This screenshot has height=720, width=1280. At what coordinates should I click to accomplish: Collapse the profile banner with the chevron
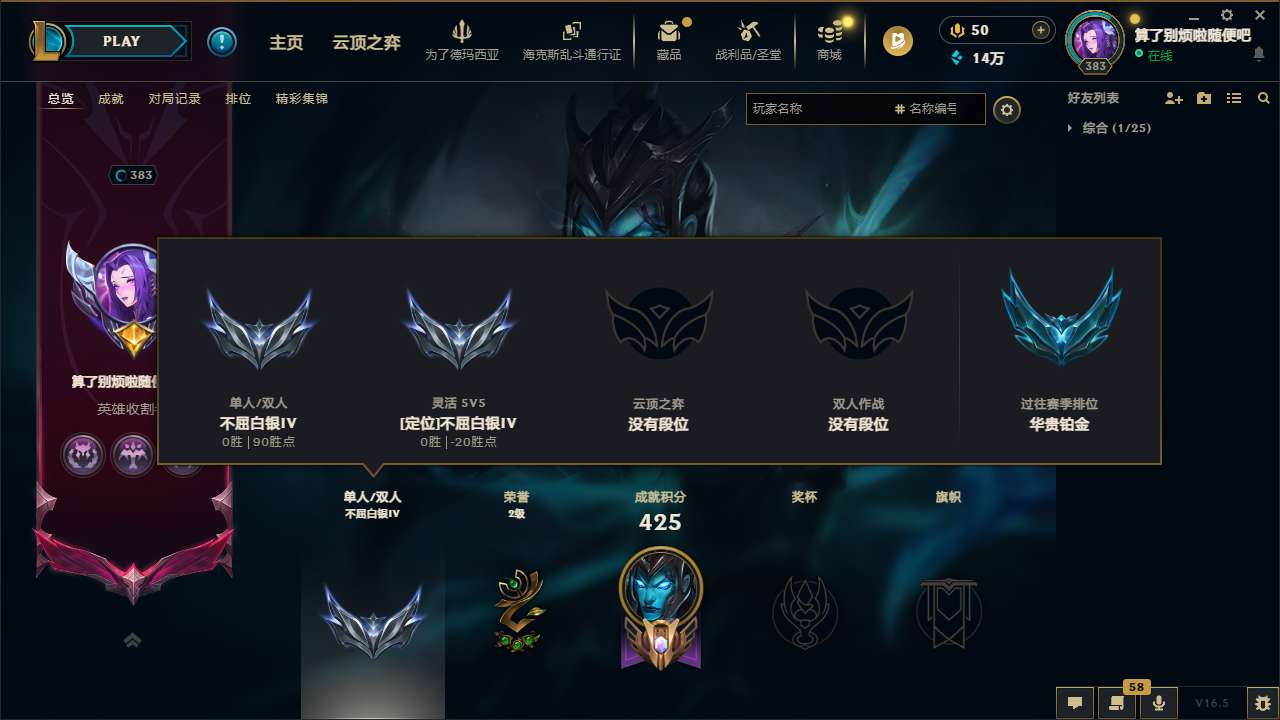pyautogui.click(x=132, y=640)
